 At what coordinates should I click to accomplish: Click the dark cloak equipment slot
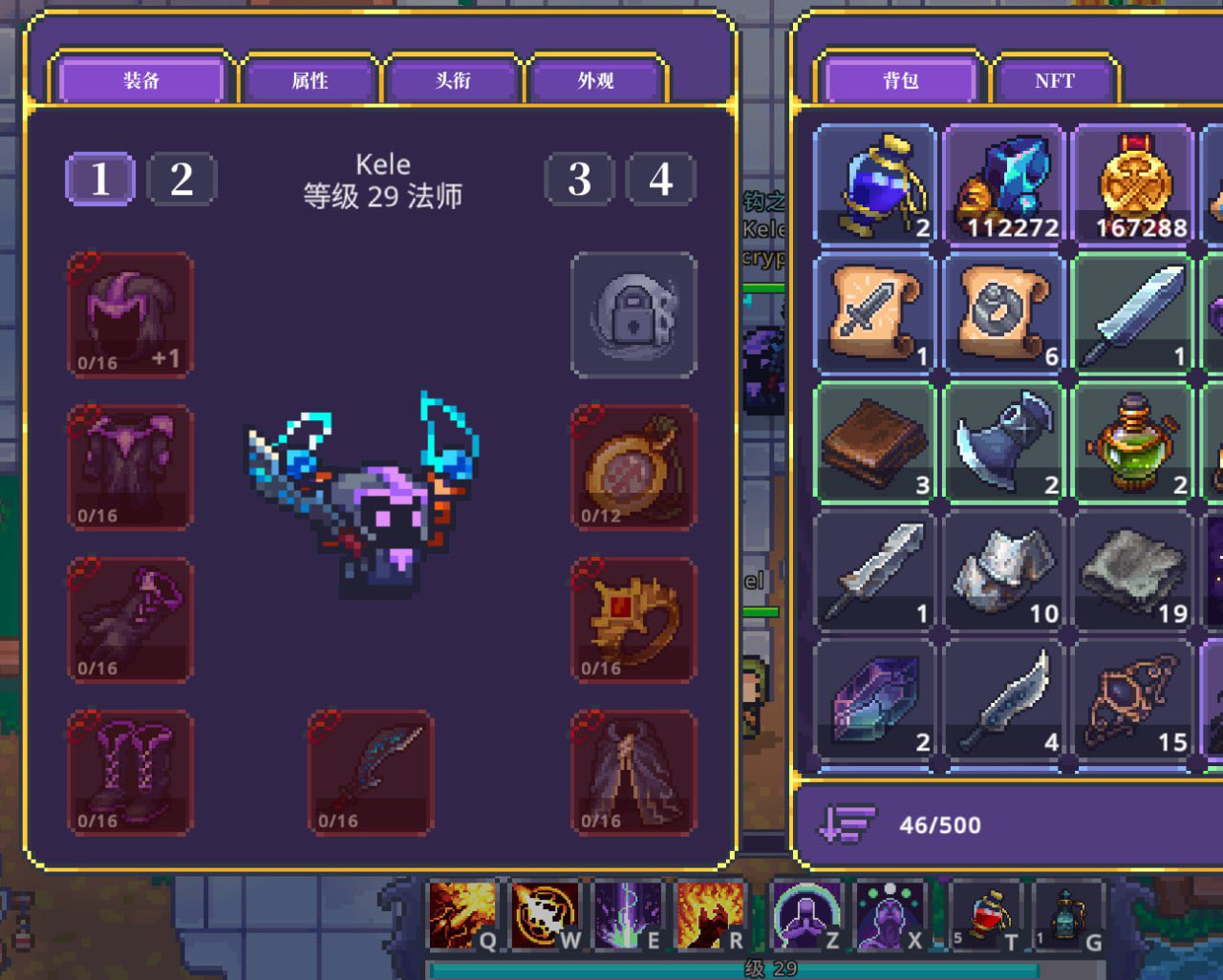(633, 773)
